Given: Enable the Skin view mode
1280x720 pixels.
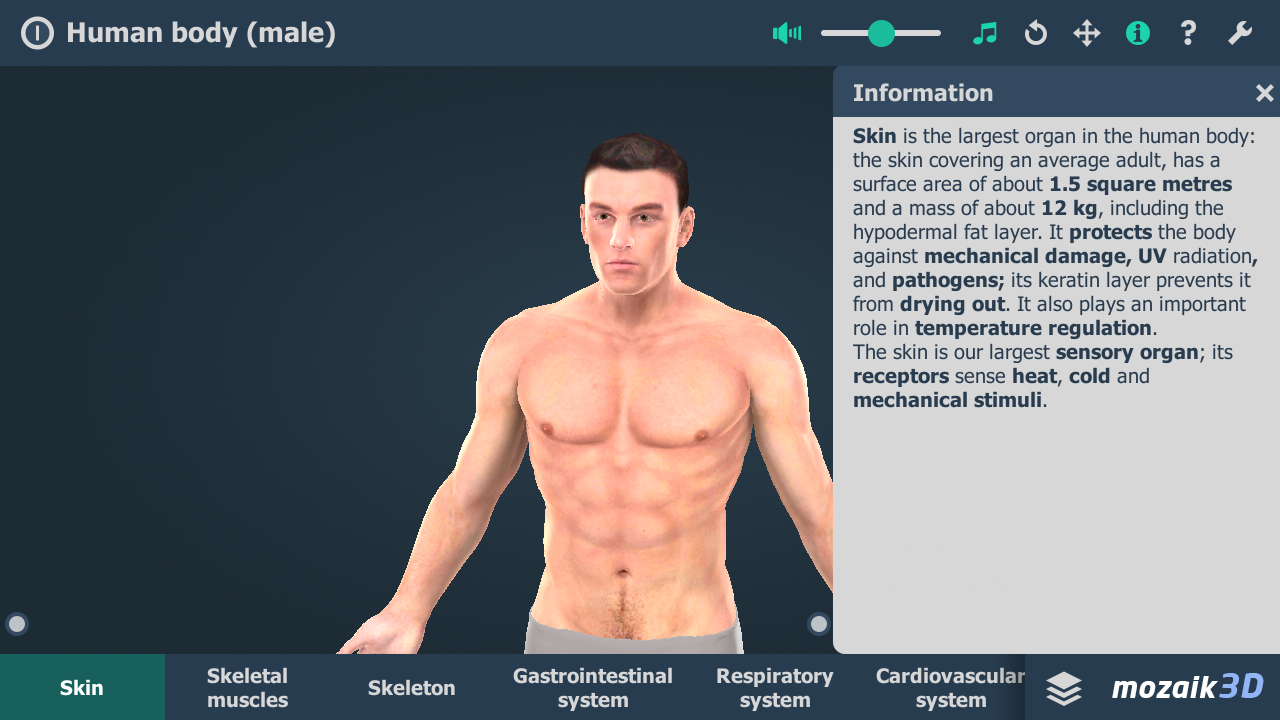Looking at the screenshot, I should pos(82,687).
